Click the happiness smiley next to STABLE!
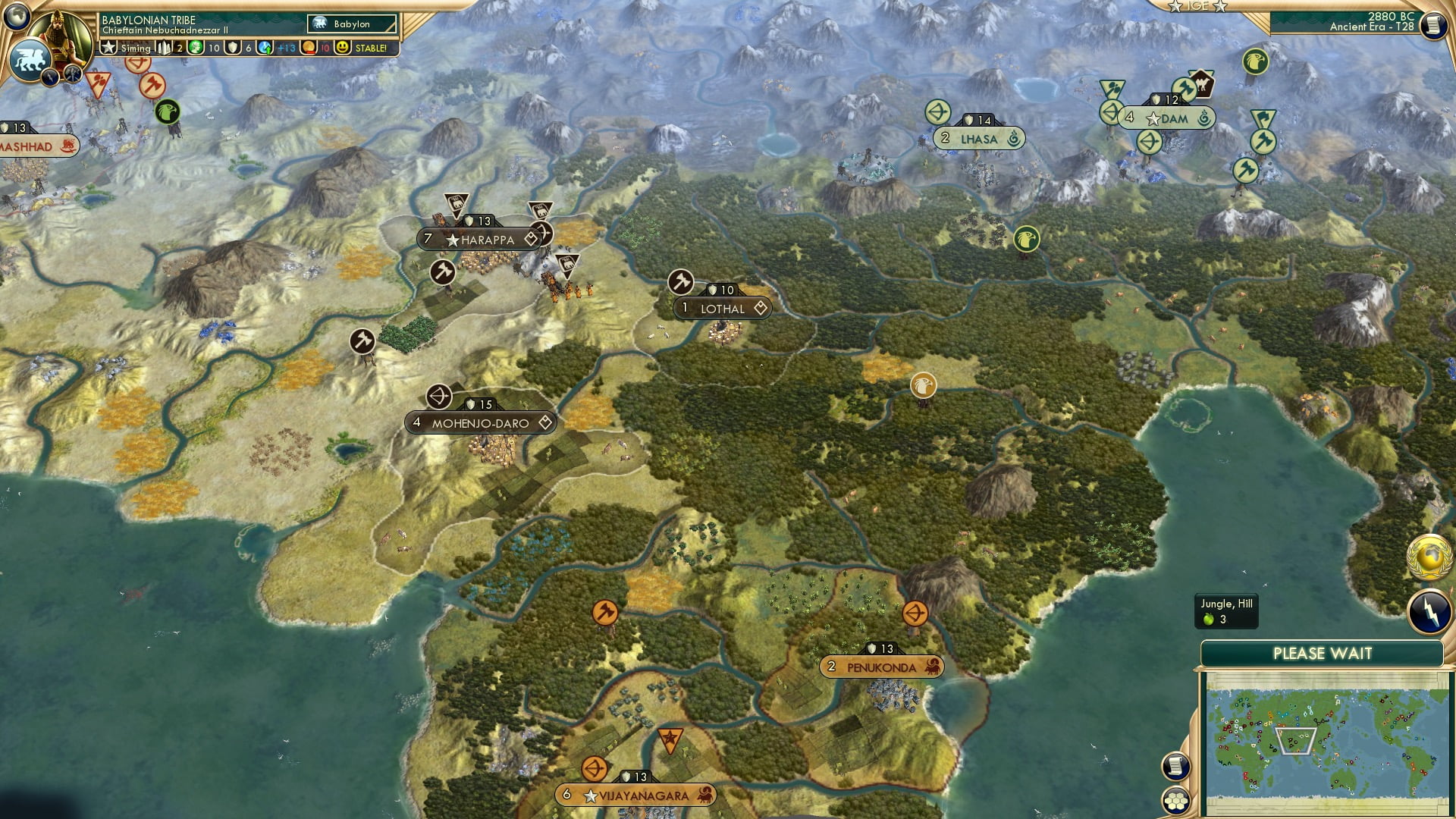The image size is (1456, 819). click(343, 47)
